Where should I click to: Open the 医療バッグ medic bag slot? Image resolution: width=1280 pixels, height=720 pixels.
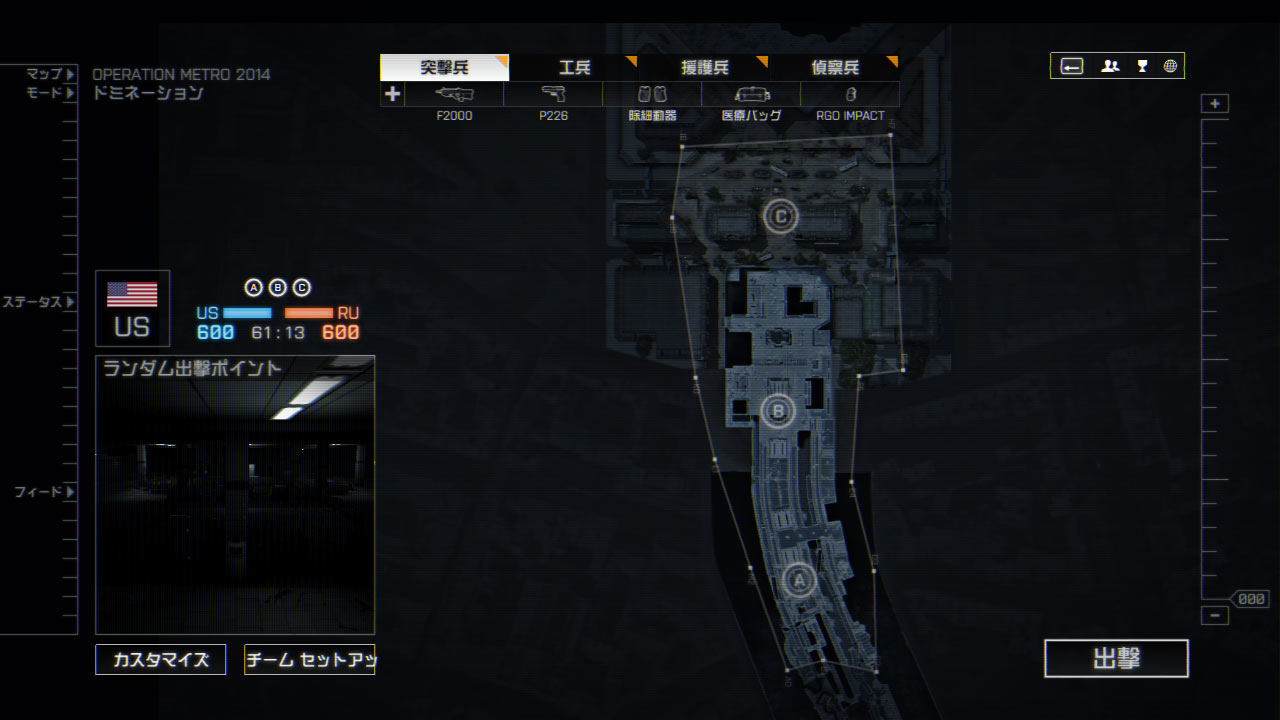(751, 95)
